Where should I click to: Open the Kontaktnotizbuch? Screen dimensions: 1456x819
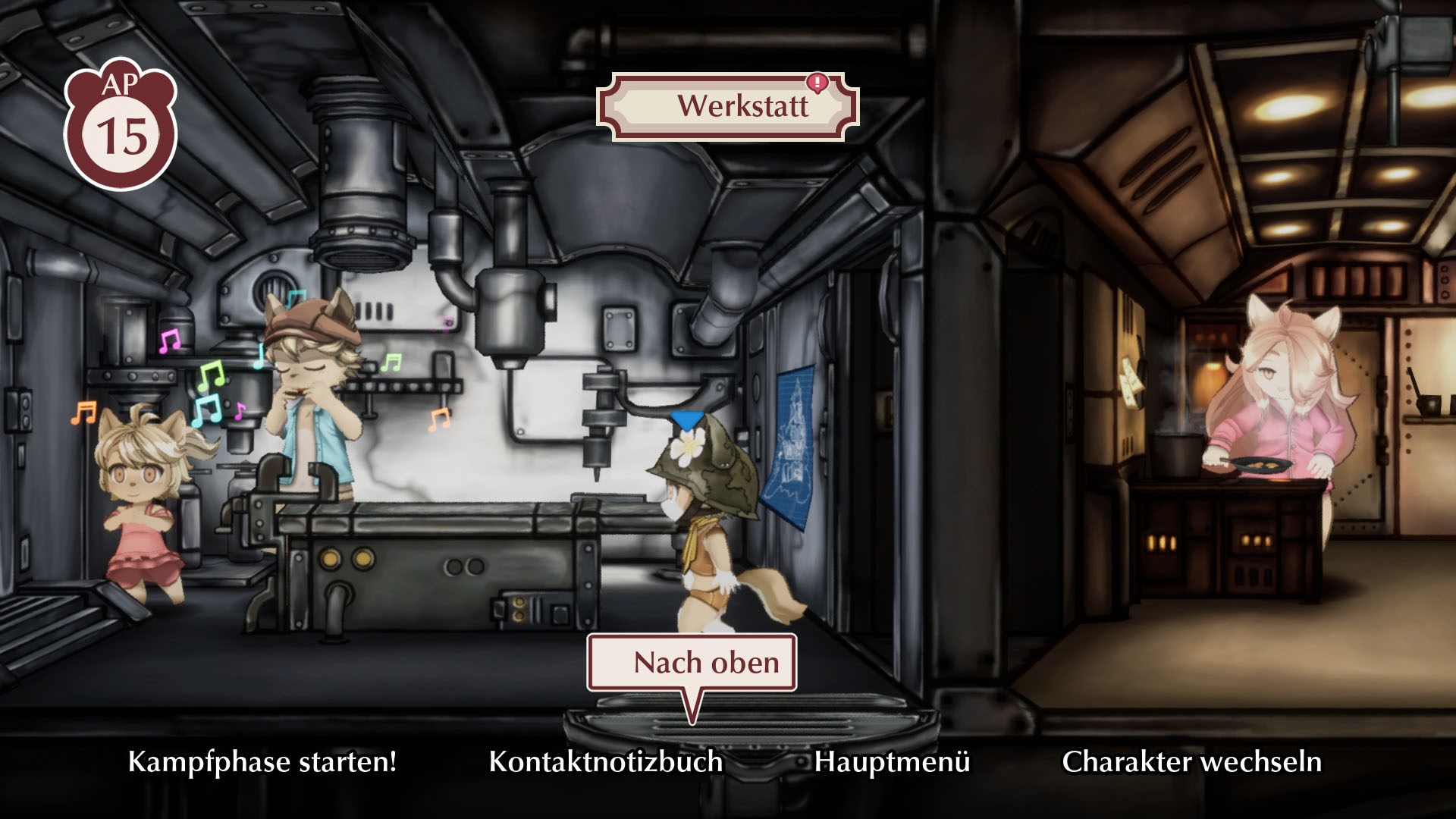[x=605, y=761]
